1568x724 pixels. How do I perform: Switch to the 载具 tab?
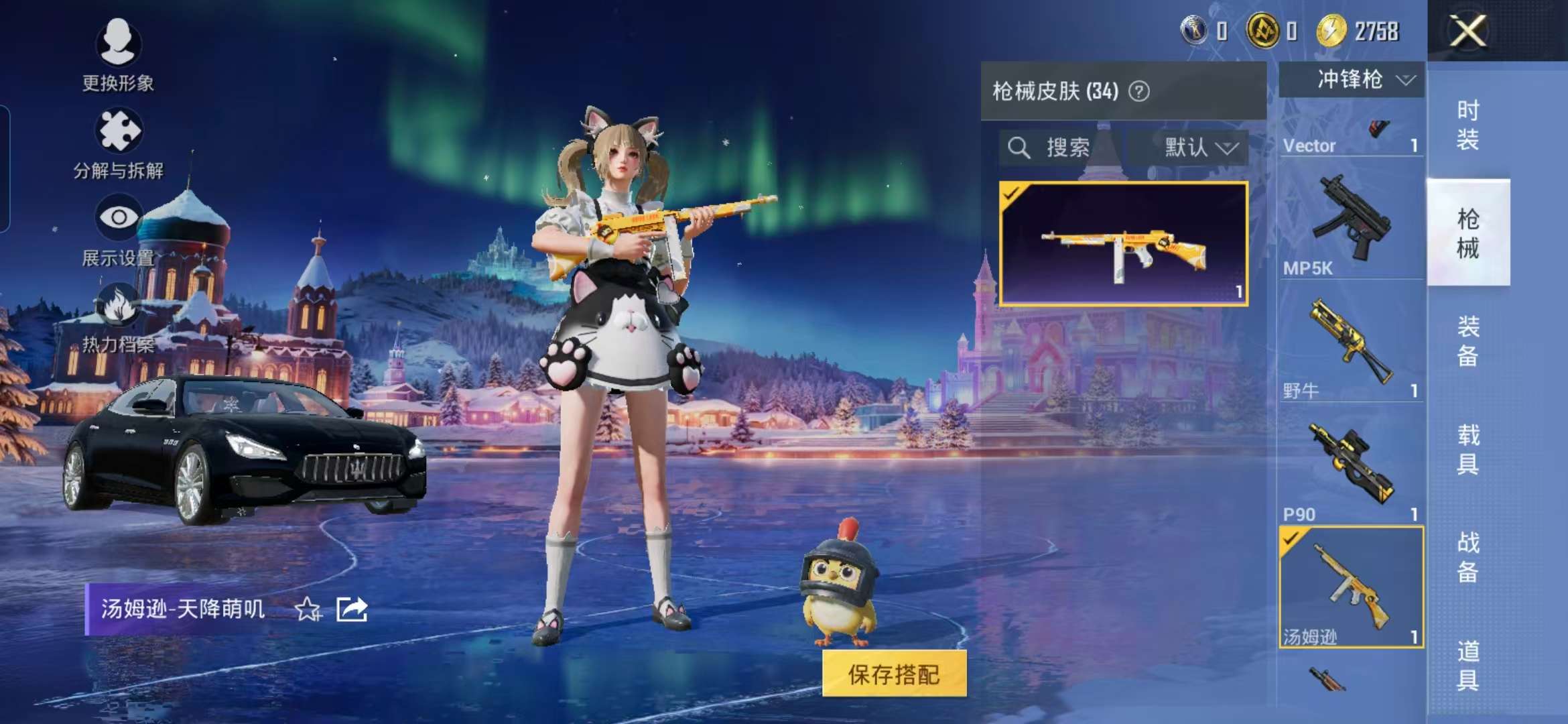coord(1467,449)
